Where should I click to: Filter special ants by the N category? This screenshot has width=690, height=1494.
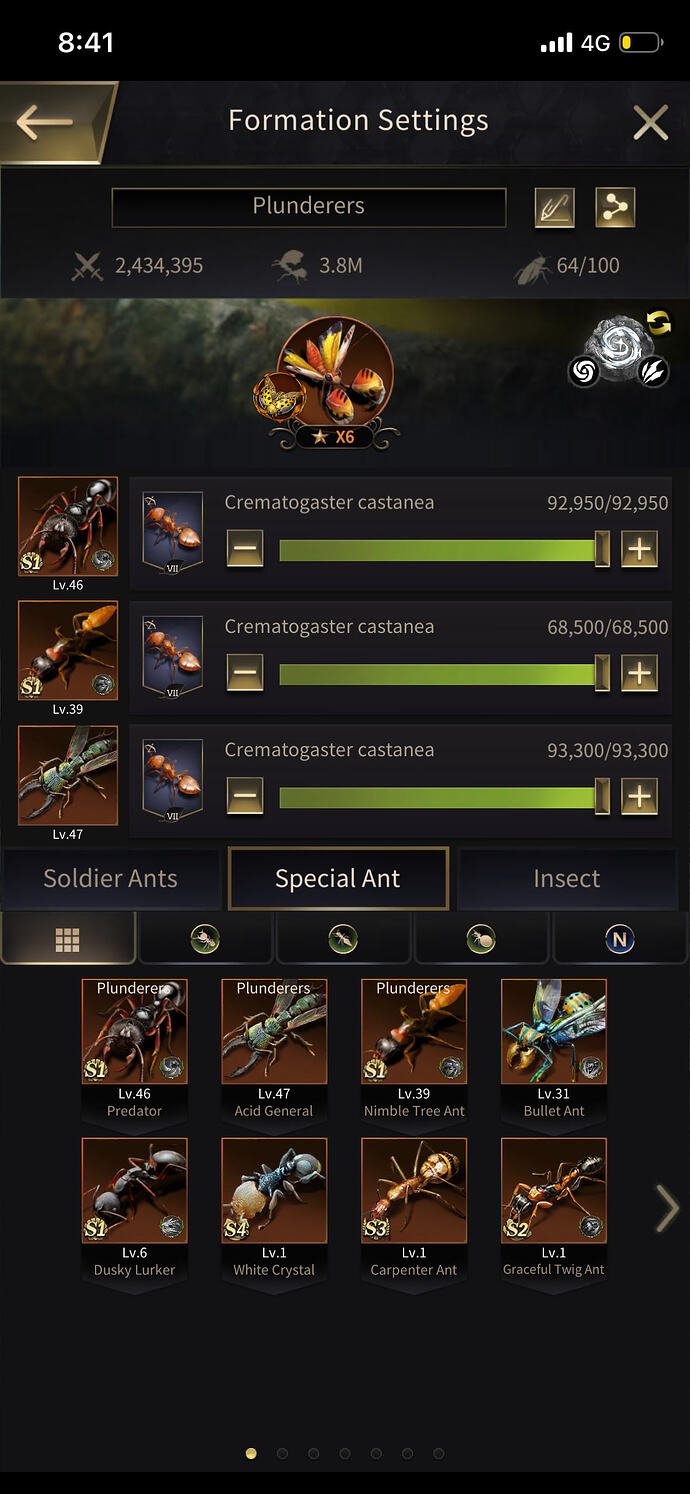pyautogui.click(x=620, y=939)
